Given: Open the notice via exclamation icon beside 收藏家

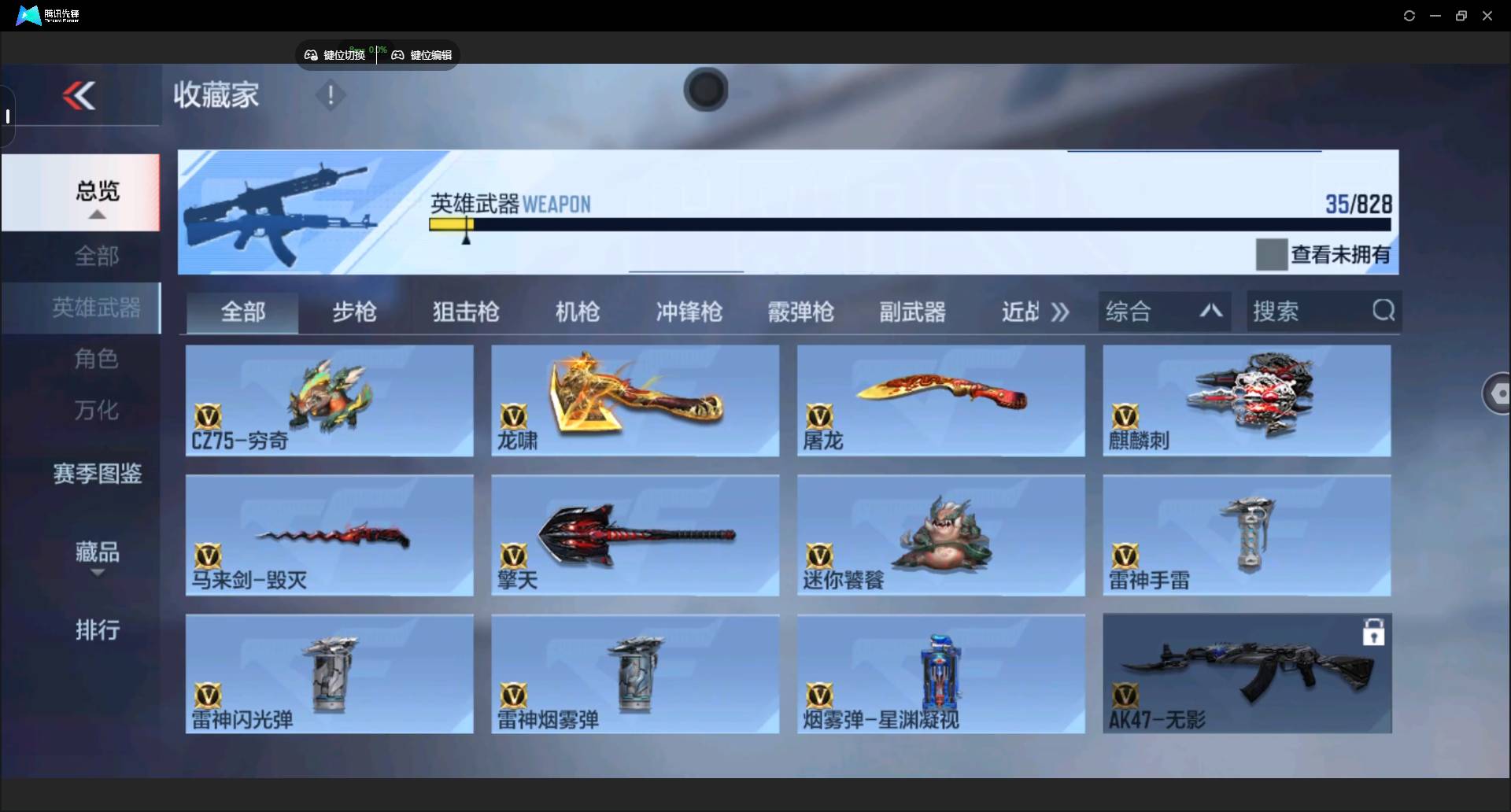Looking at the screenshot, I should (331, 96).
